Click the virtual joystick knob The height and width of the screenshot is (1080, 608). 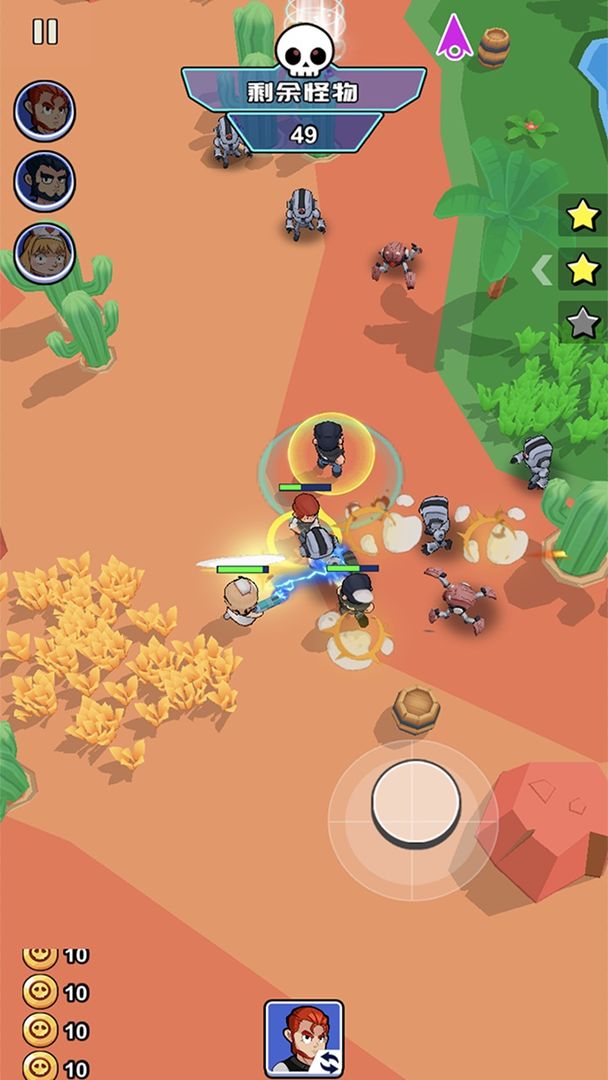coord(416,802)
